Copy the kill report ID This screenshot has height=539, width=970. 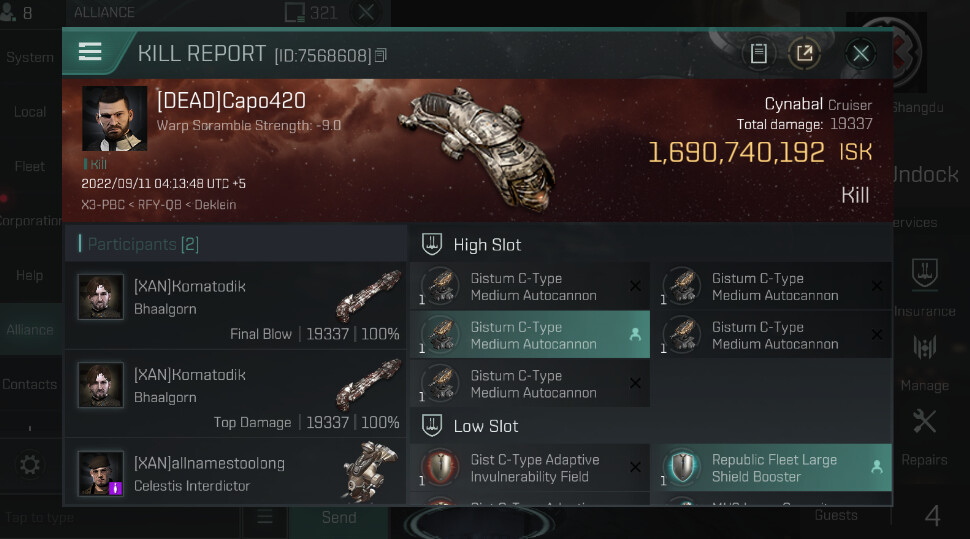click(381, 56)
